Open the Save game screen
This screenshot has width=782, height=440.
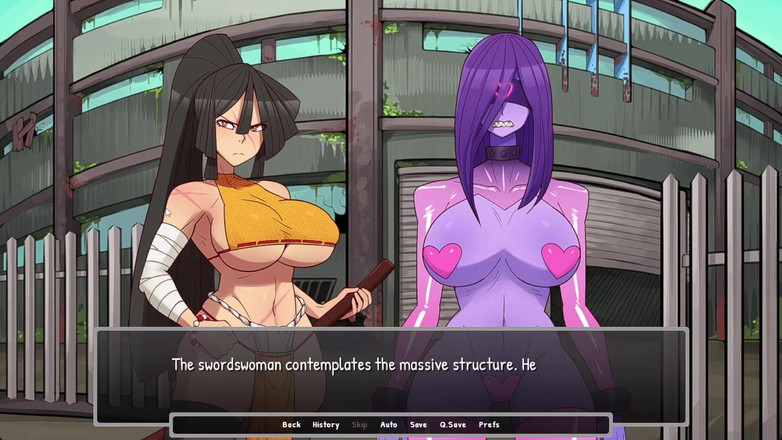(418, 425)
